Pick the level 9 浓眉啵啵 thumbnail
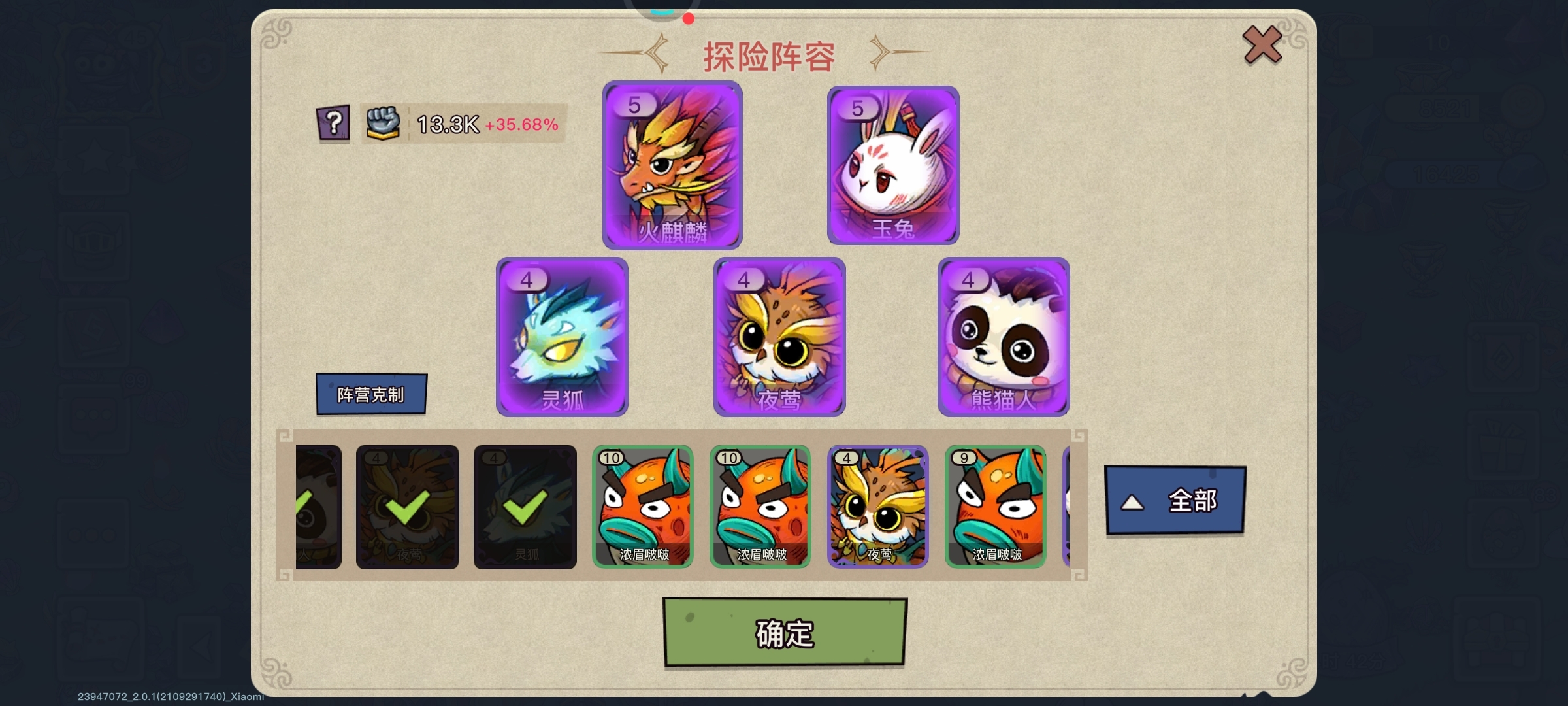Viewport: 1568px width, 706px height. (x=996, y=507)
